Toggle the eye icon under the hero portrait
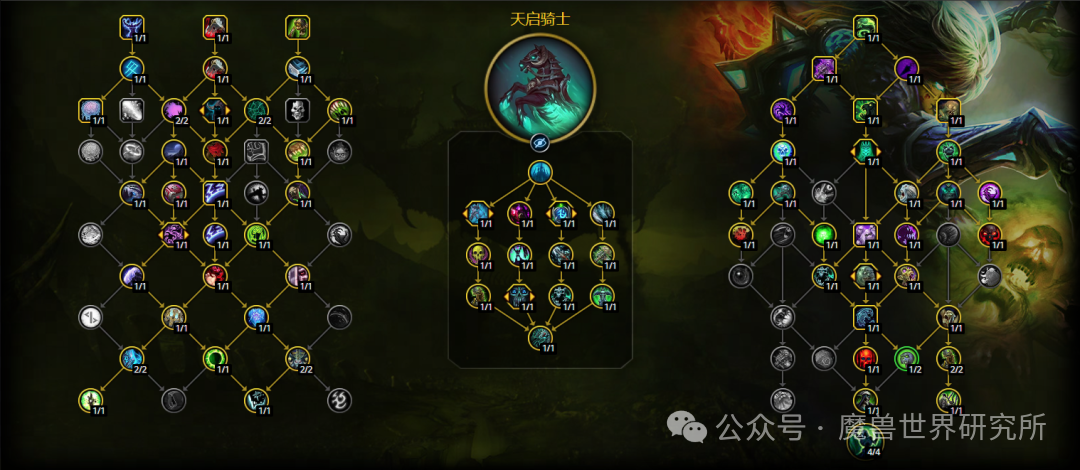Viewport: 1080px width, 470px height. (x=540, y=141)
